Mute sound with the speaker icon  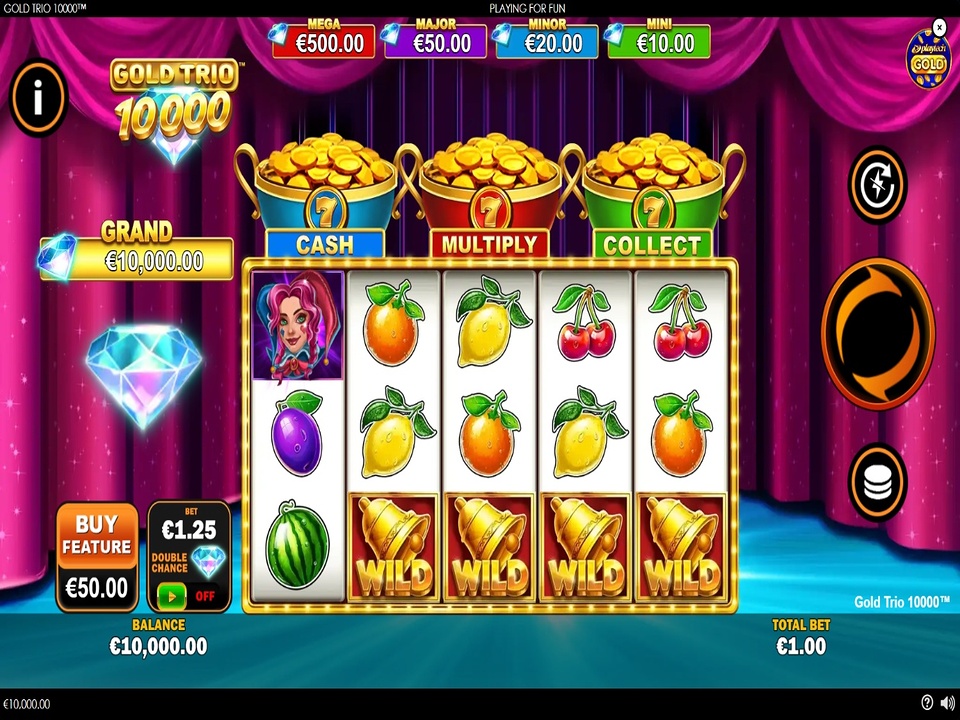click(x=947, y=703)
